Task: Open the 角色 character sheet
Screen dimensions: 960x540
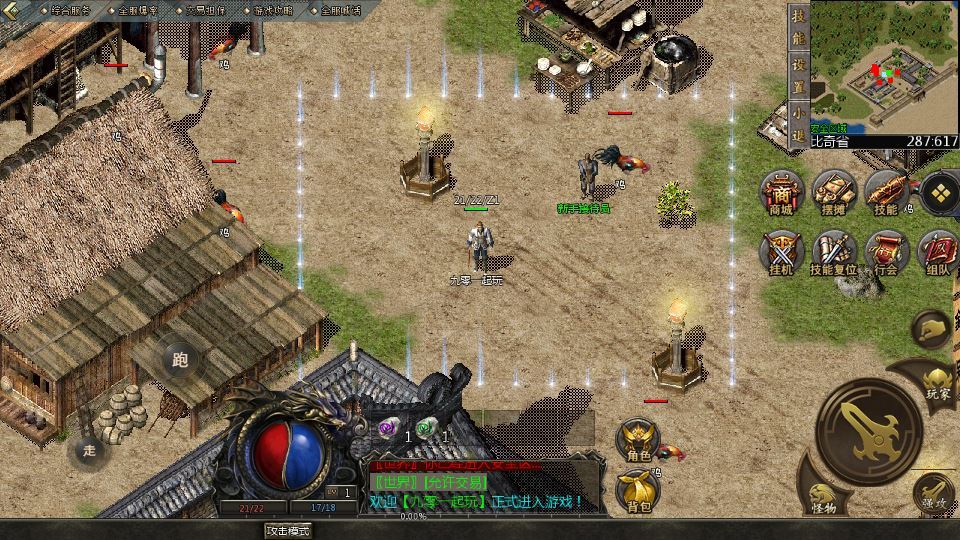Action: [638, 440]
